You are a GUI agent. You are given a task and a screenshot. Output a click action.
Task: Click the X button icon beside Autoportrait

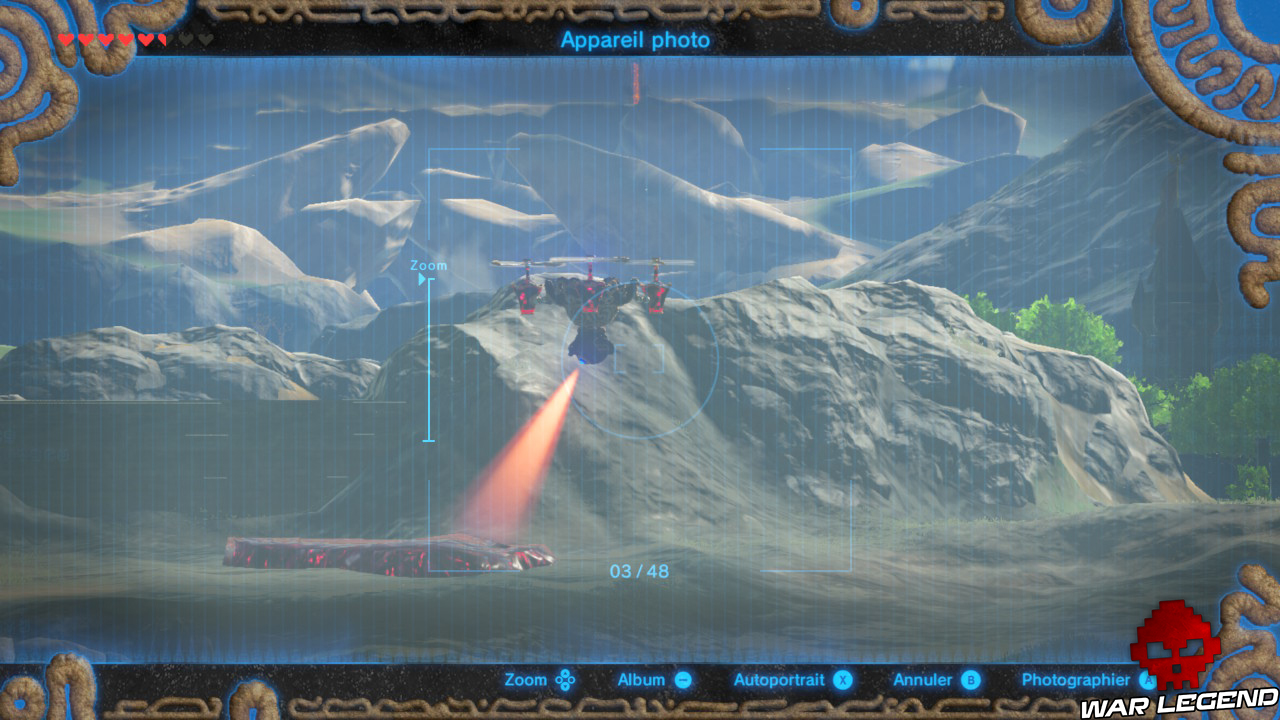(x=843, y=679)
